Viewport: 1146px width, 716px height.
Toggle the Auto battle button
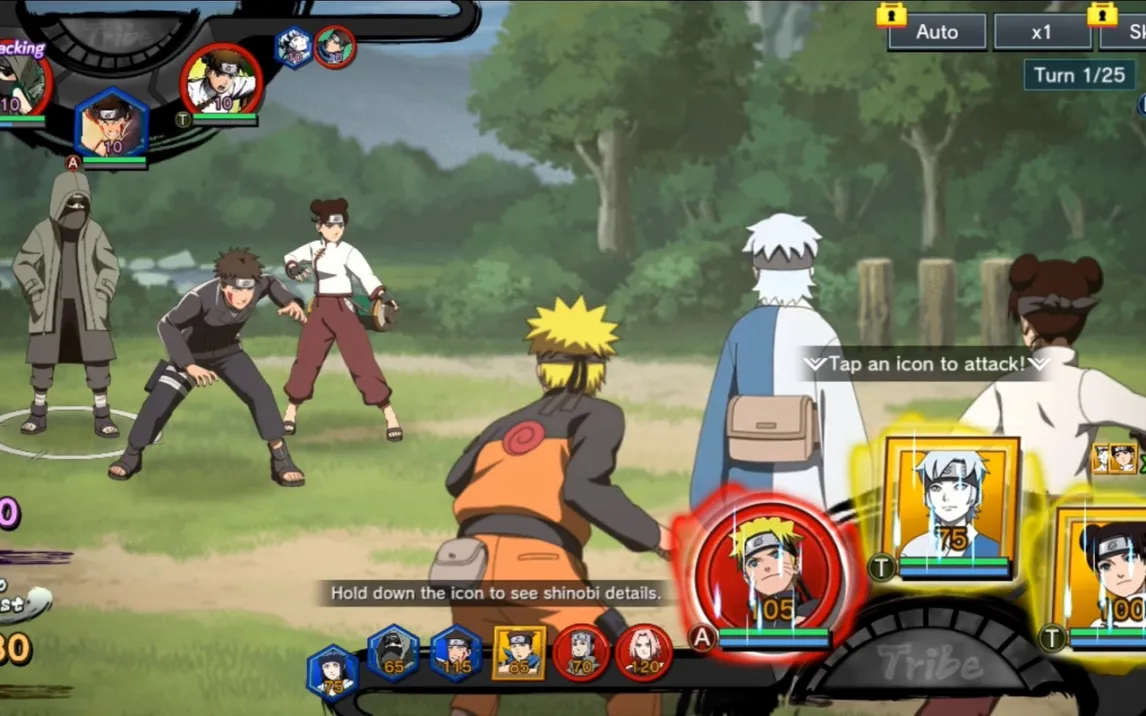tap(936, 32)
